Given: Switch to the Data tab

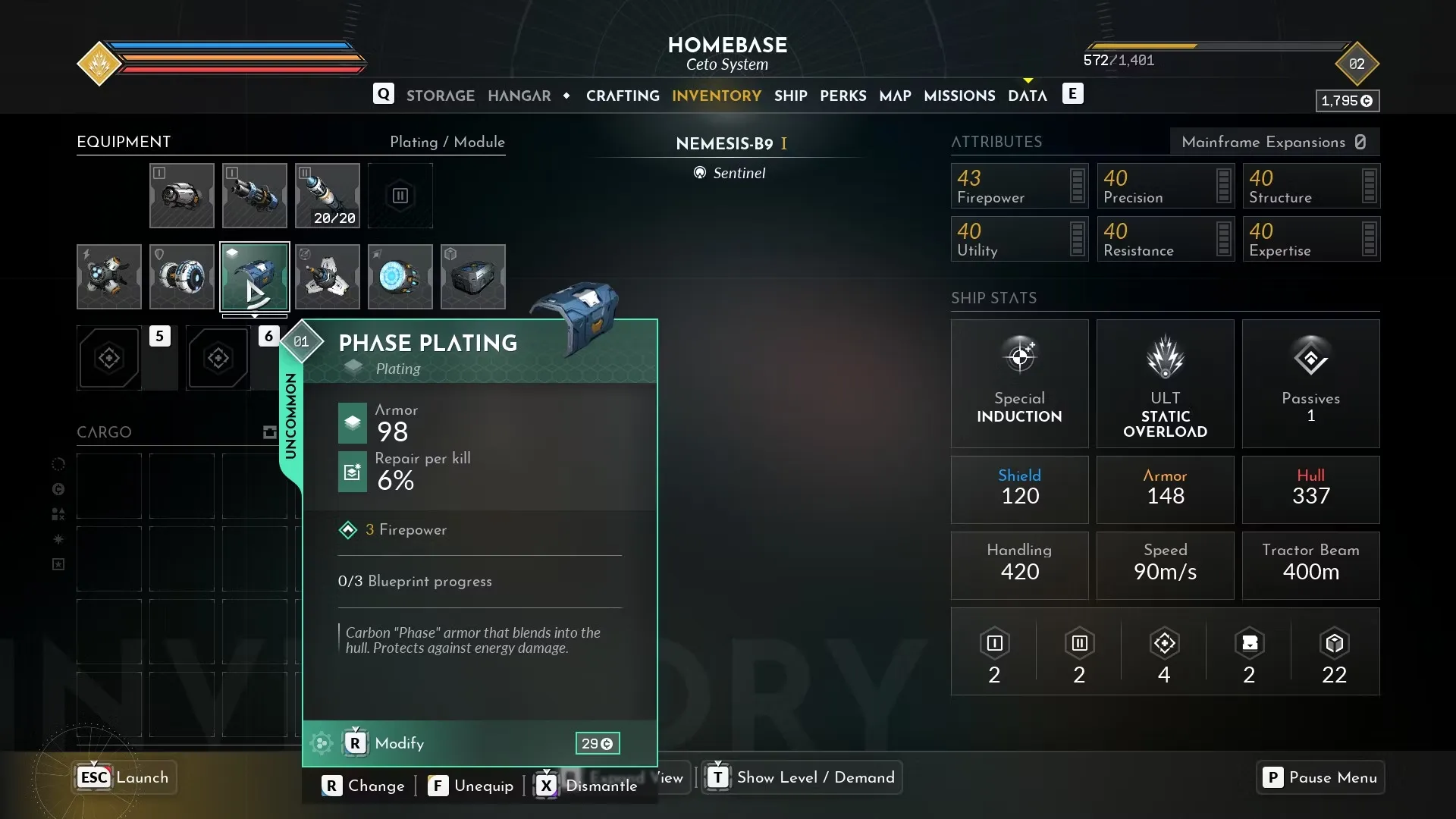Looking at the screenshot, I should pyautogui.click(x=1027, y=96).
